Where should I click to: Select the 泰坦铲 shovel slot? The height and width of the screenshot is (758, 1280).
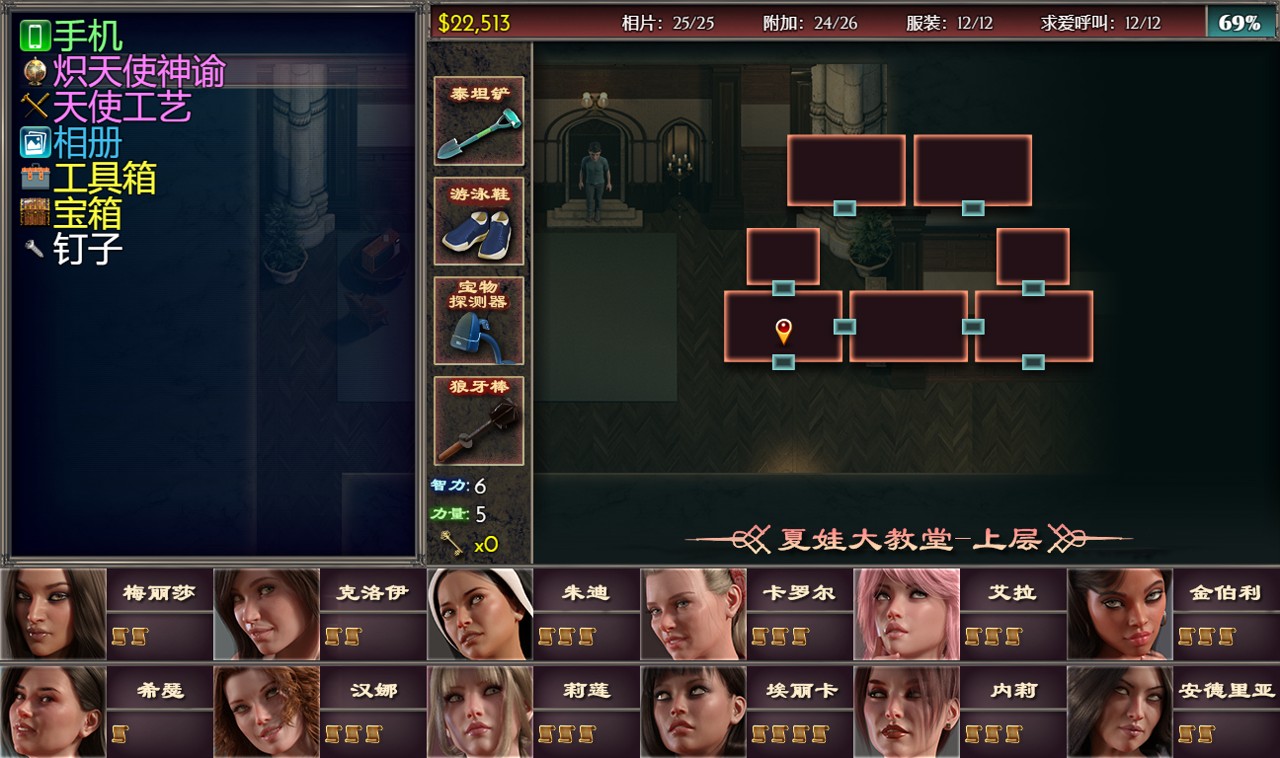[x=479, y=122]
